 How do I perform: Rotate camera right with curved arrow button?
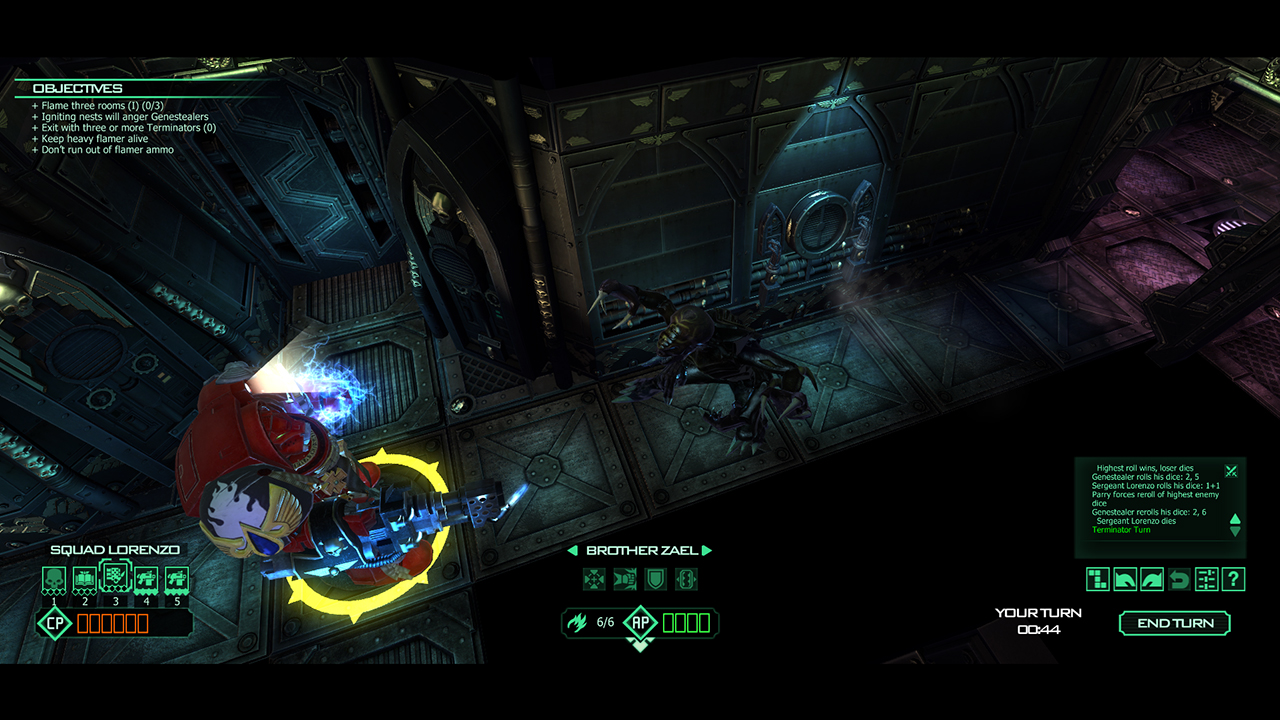pos(1152,579)
